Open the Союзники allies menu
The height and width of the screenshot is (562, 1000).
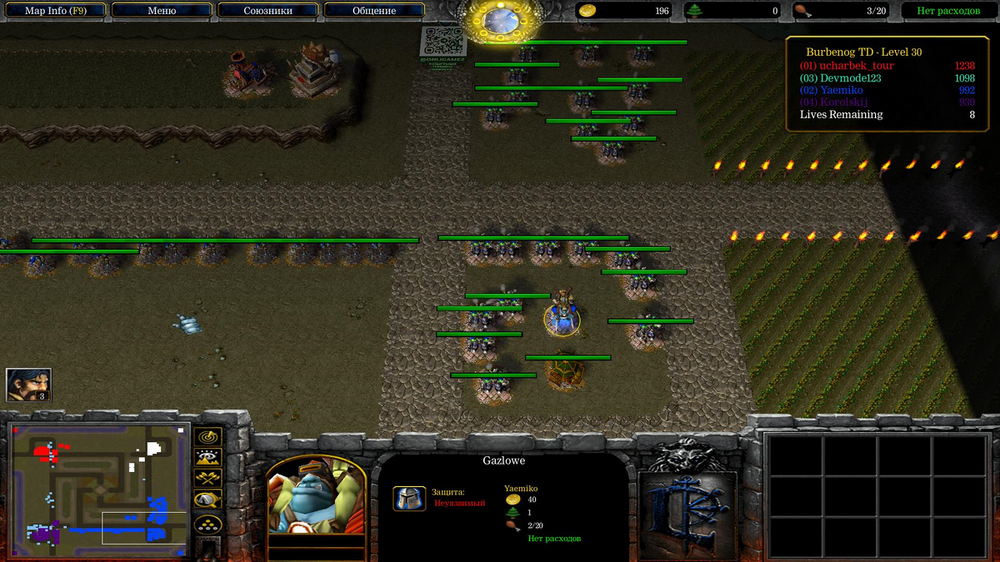269,11
